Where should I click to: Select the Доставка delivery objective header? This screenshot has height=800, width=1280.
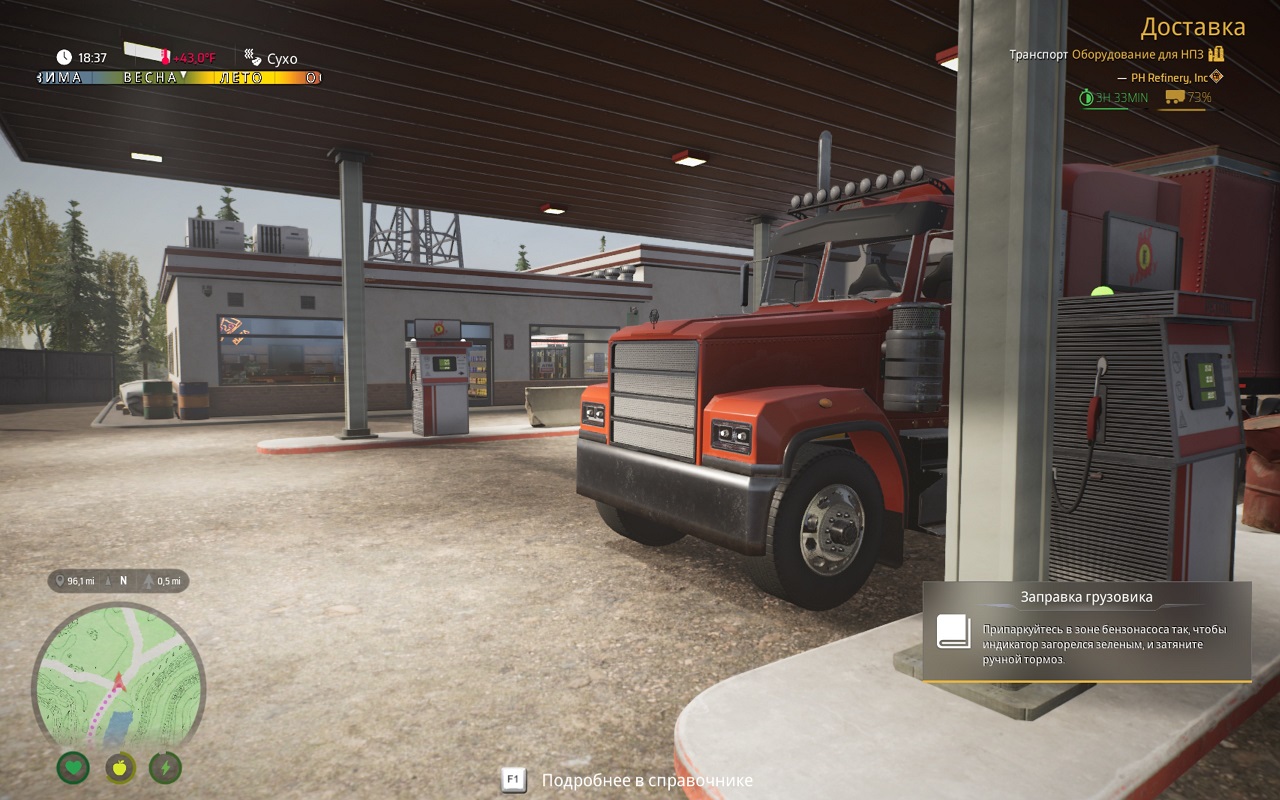pos(1193,27)
